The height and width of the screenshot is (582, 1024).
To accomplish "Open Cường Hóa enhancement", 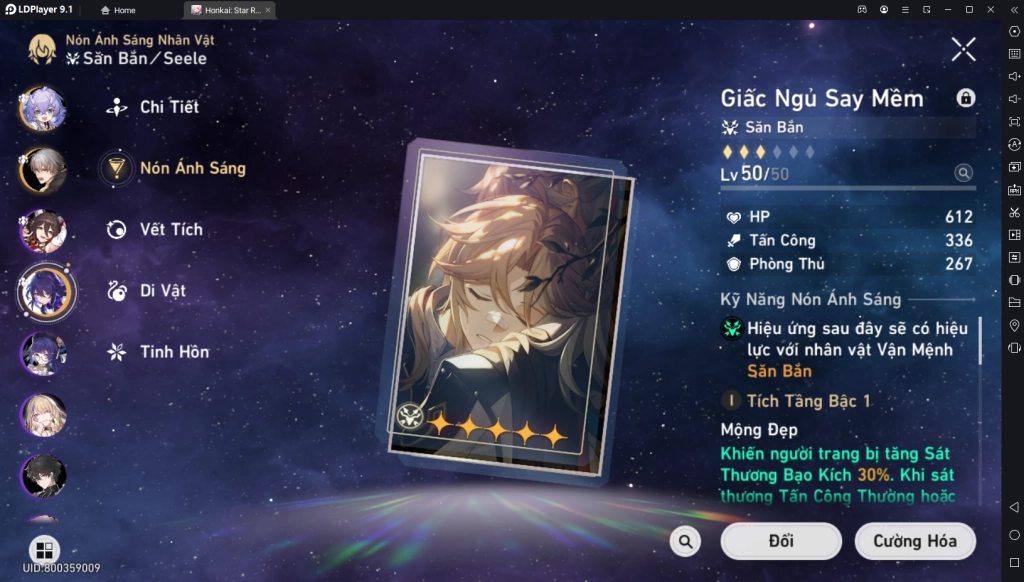I will pos(914,541).
